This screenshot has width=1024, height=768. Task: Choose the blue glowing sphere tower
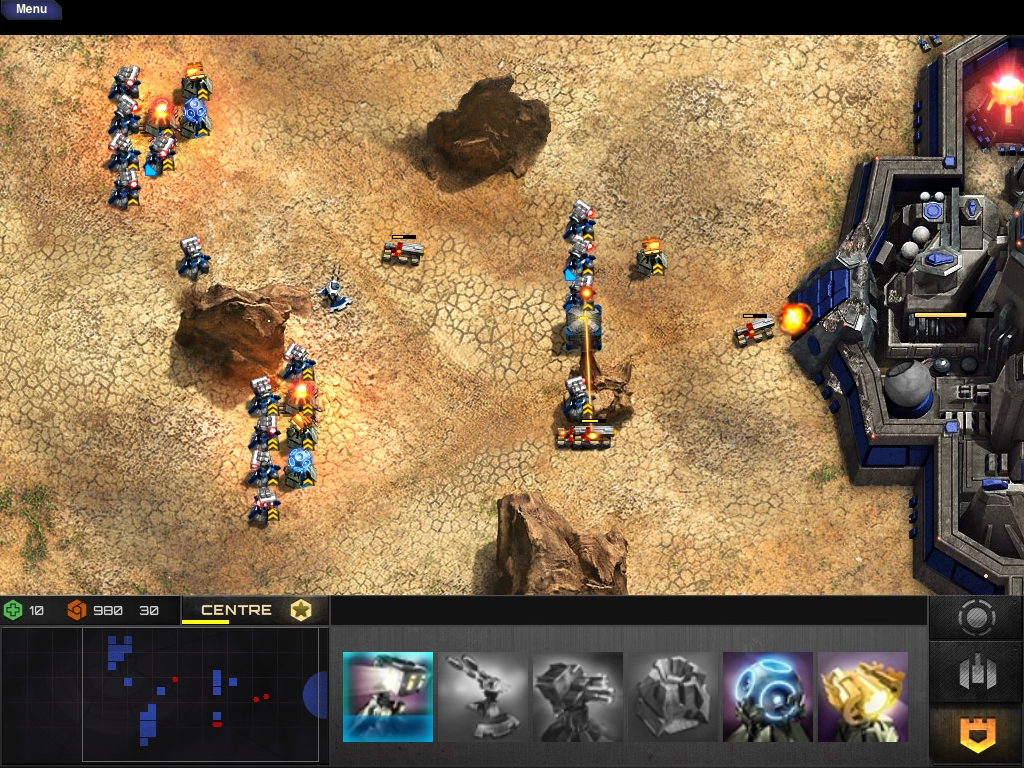click(768, 697)
